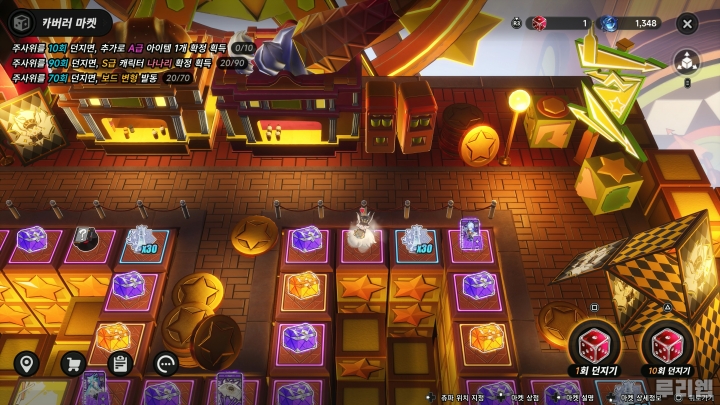720x405 pixels.
Task: Open the location pin marker button
Action: point(25,363)
